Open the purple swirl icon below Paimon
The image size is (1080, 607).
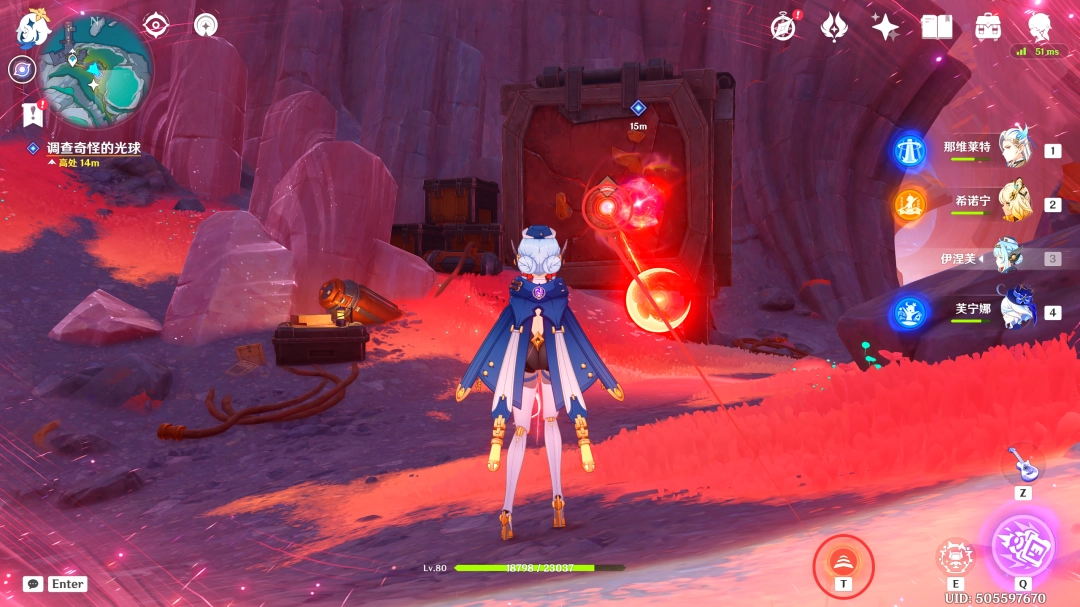pos(21,69)
